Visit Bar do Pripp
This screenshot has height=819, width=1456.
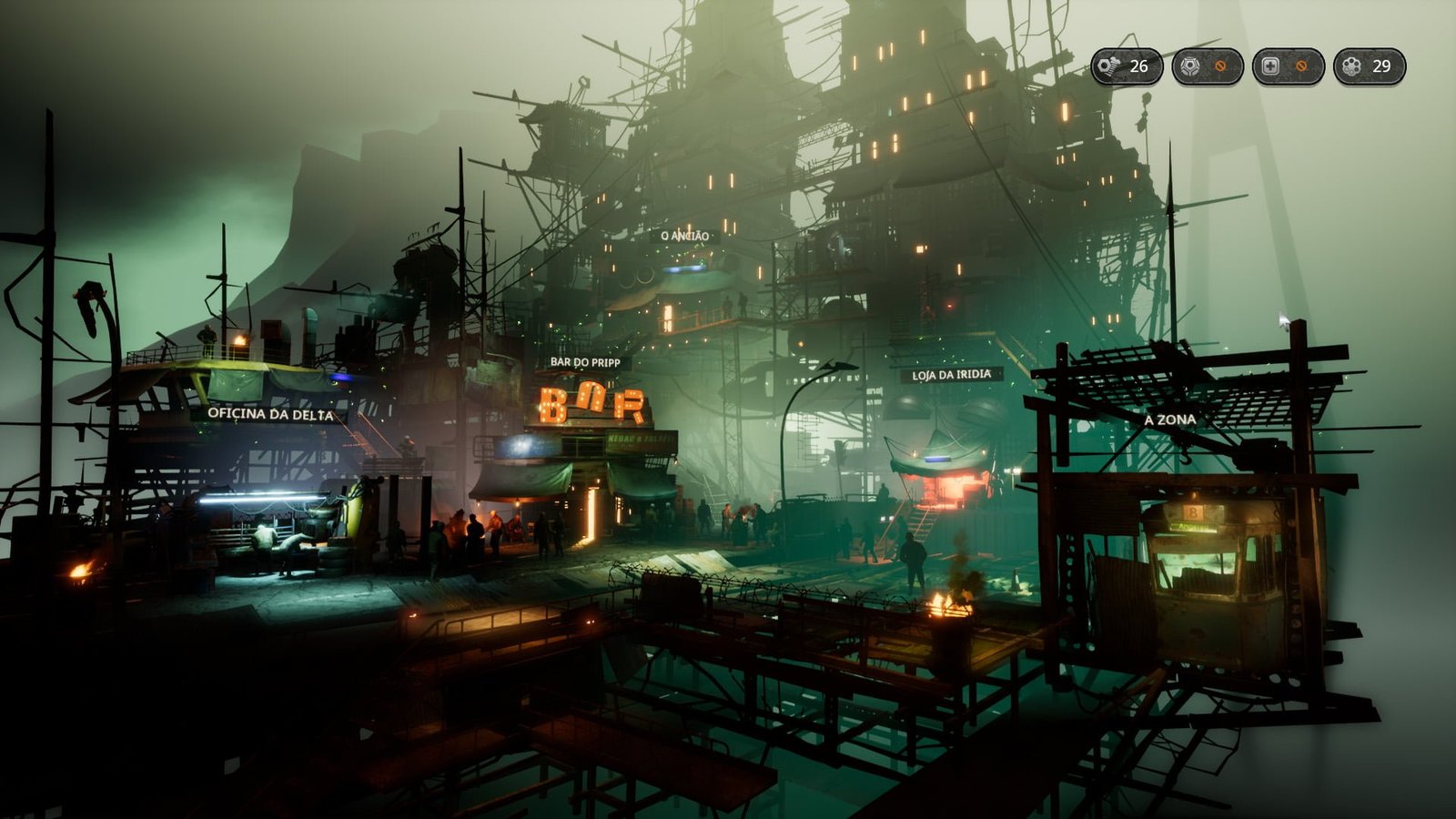[585, 362]
